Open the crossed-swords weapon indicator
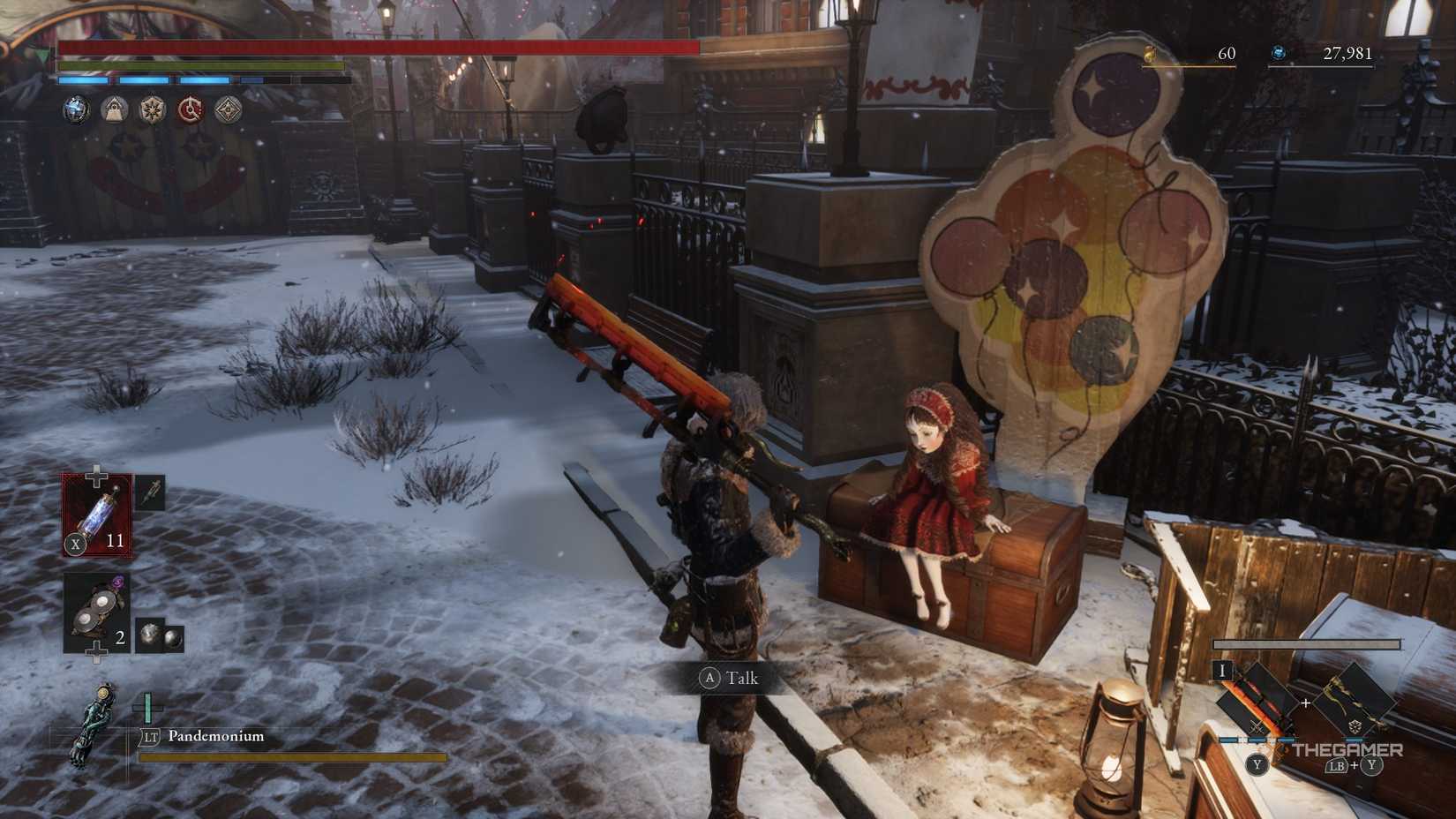The width and height of the screenshot is (1456, 819). 1257,726
